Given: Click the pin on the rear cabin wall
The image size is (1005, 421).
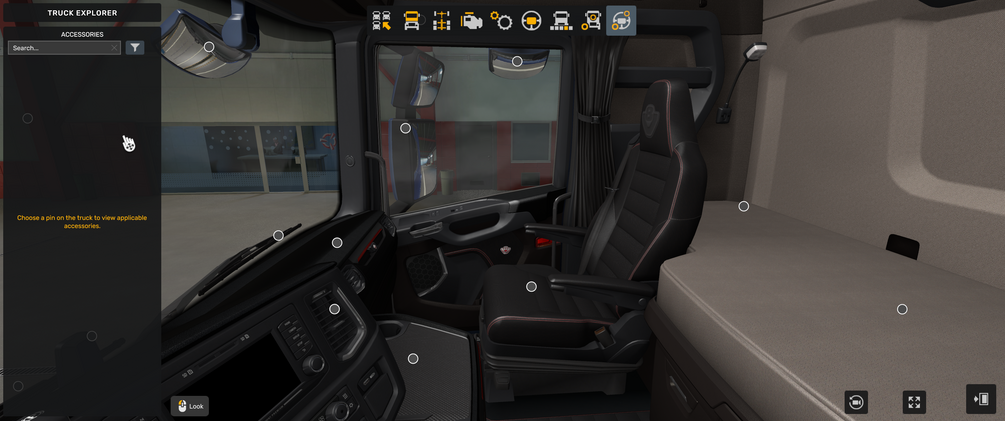Looking at the screenshot, I should click(744, 207).
